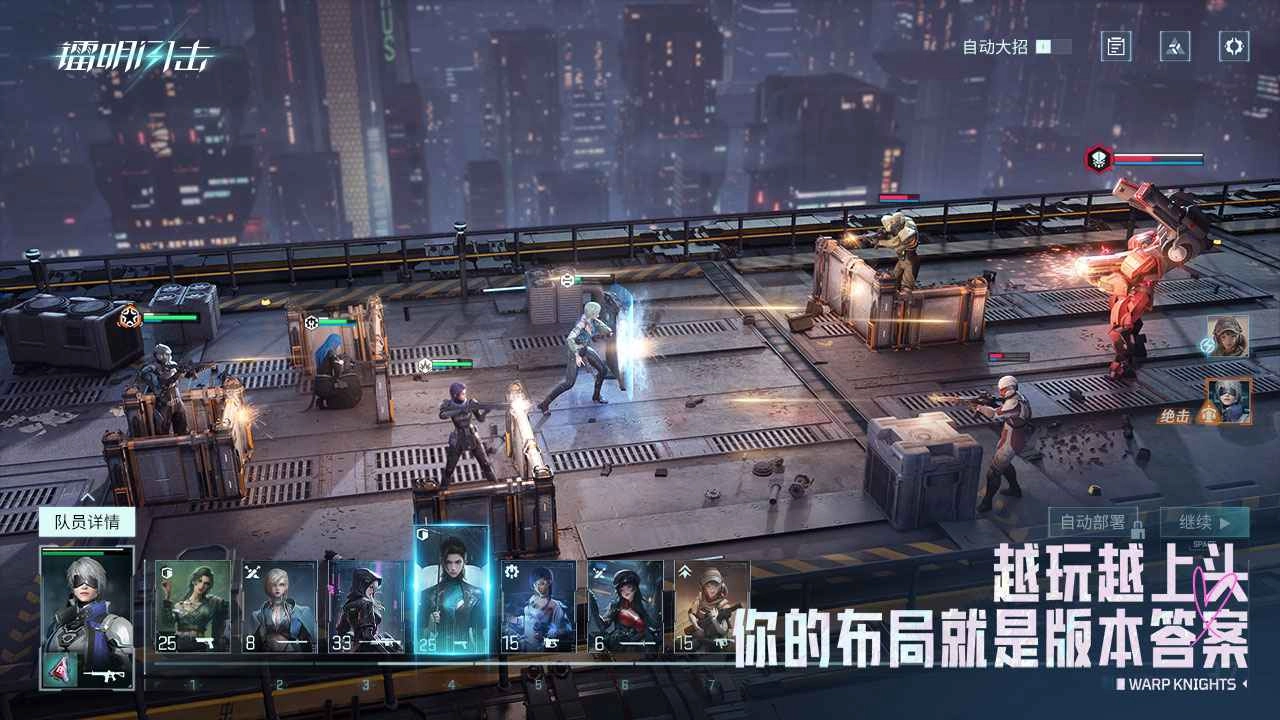Image resolution: width=1280 pixels, height=720 pixels.
Task: Click the shield class icon on highlighted character card
Action: tap(424, 535)
